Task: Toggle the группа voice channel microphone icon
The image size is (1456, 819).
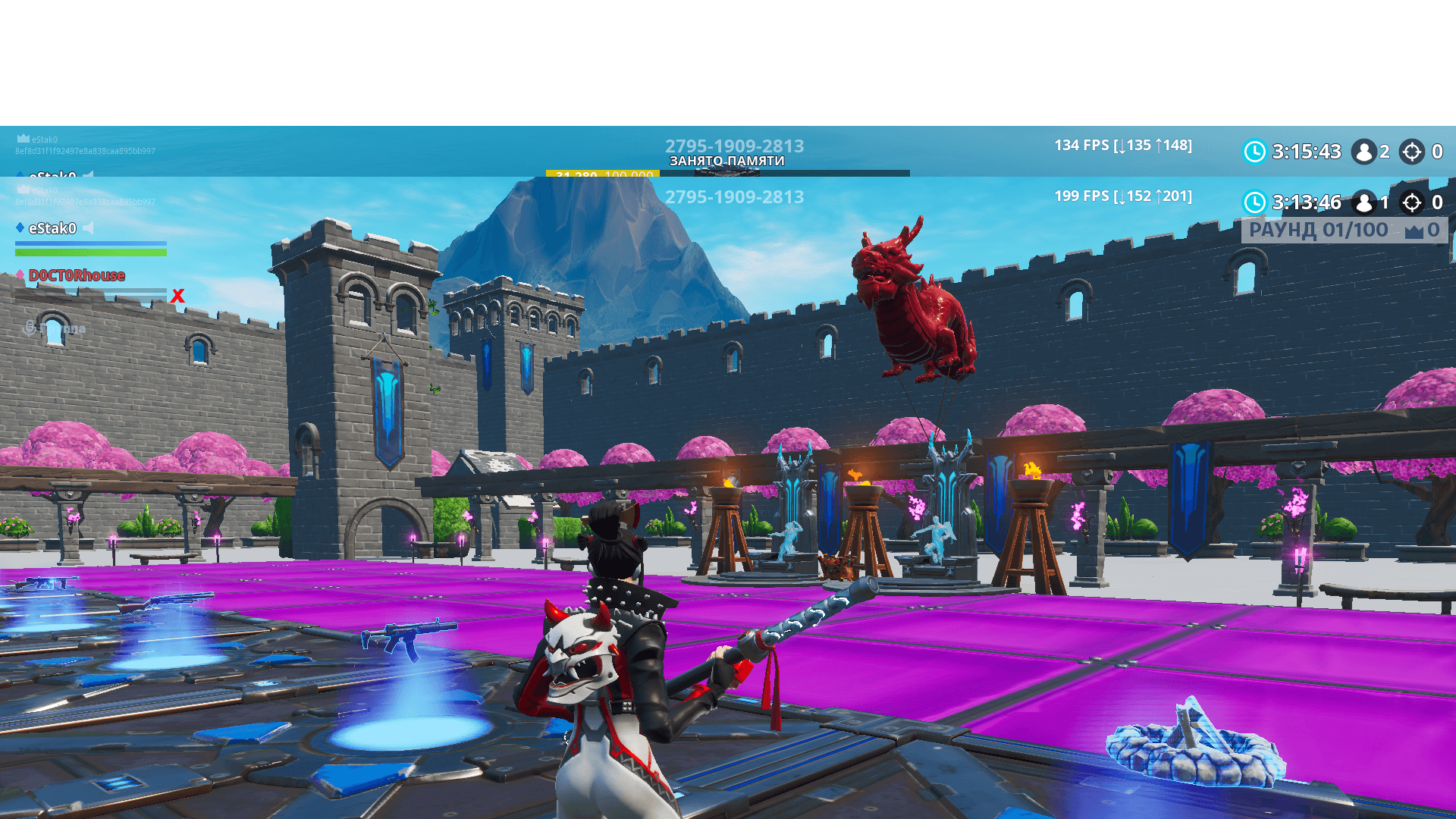Action: (30, 327)
